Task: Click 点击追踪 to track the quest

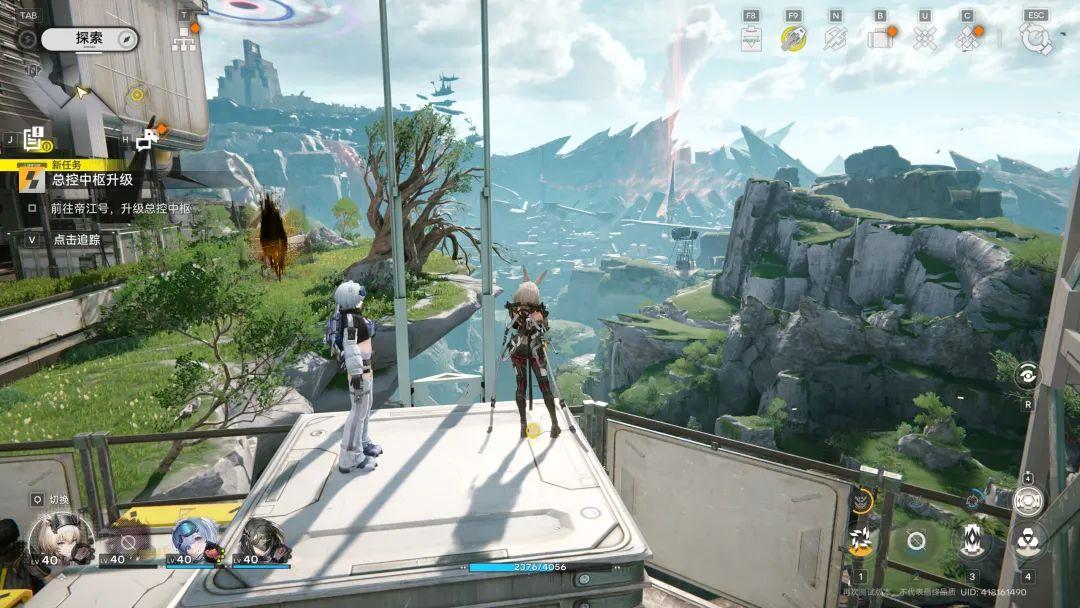Action: (77, 240)
